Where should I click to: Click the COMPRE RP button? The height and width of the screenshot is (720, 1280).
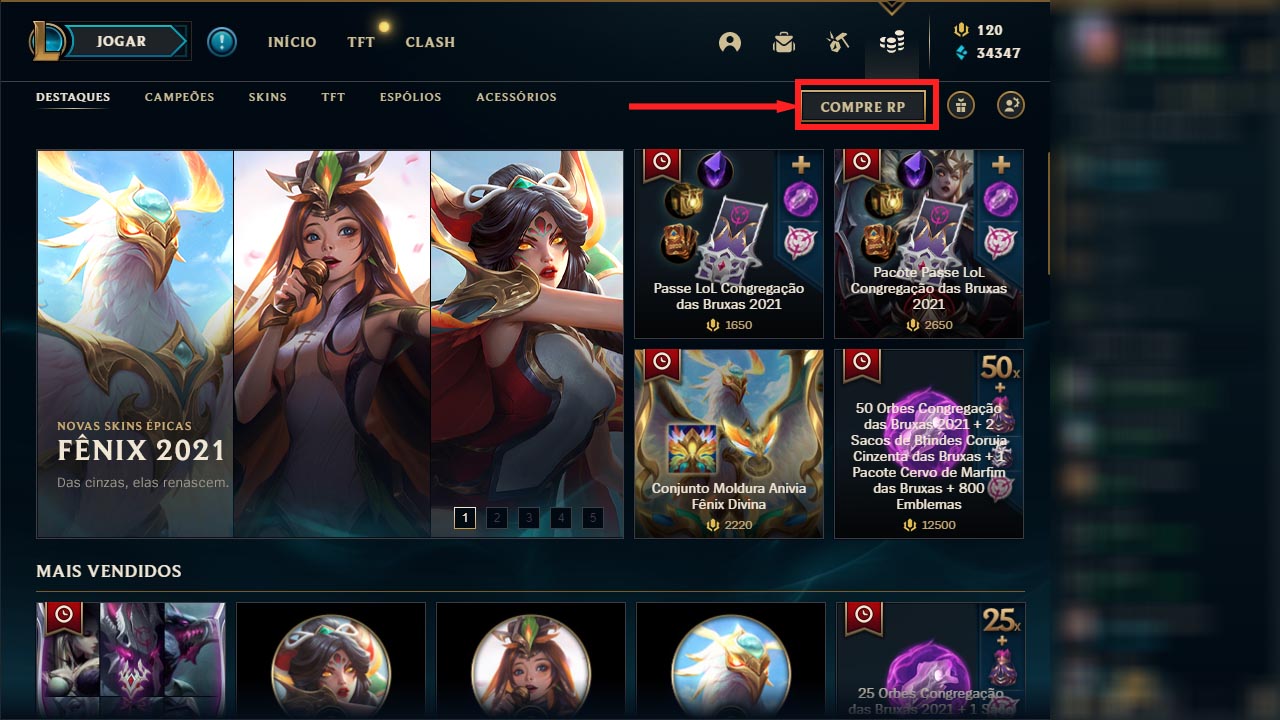click(x=864, y=104)
